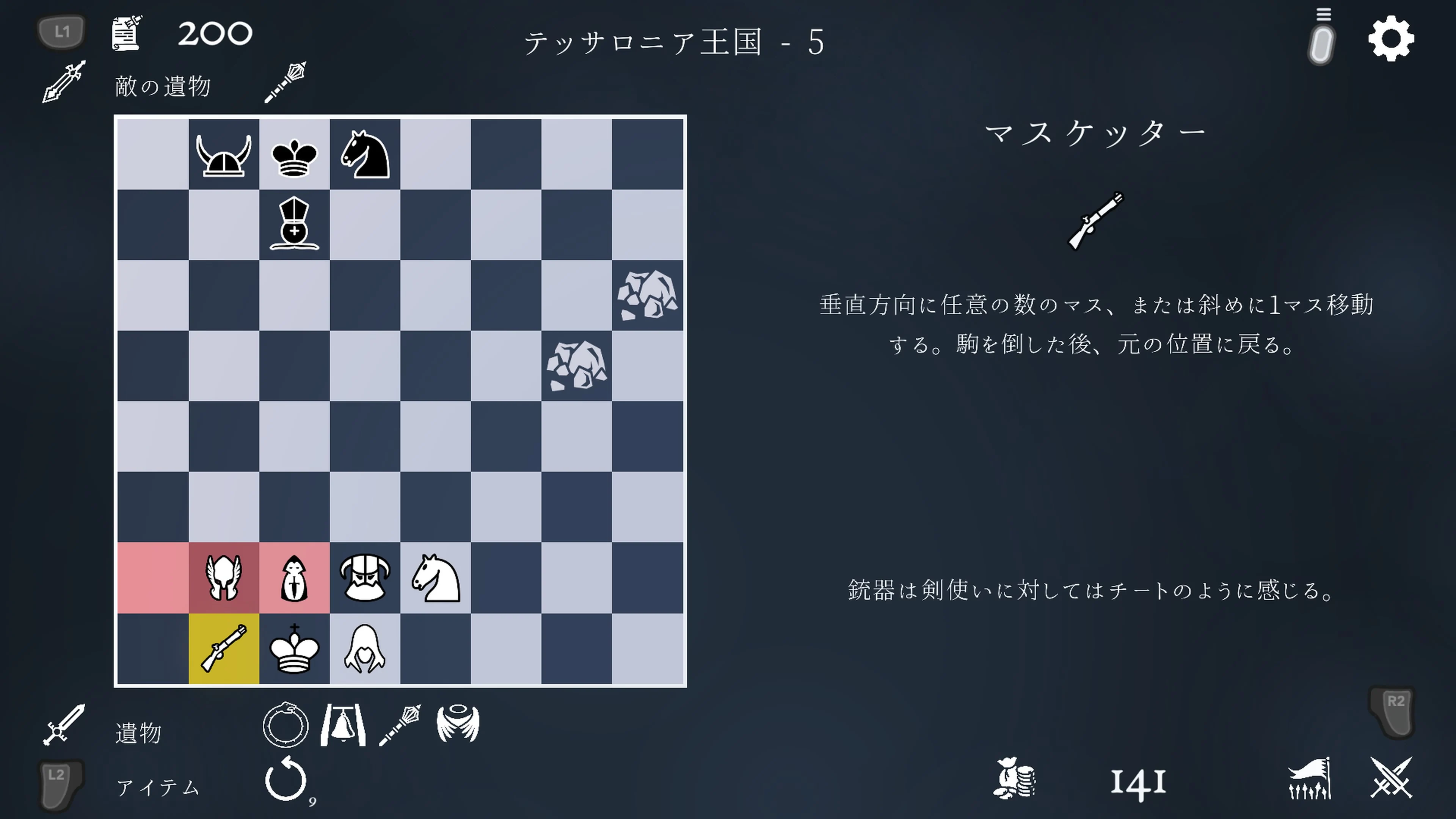This screenshot has width=1456, height=819.
Task: Select the white King on the board
Action: tap(294, 651)
